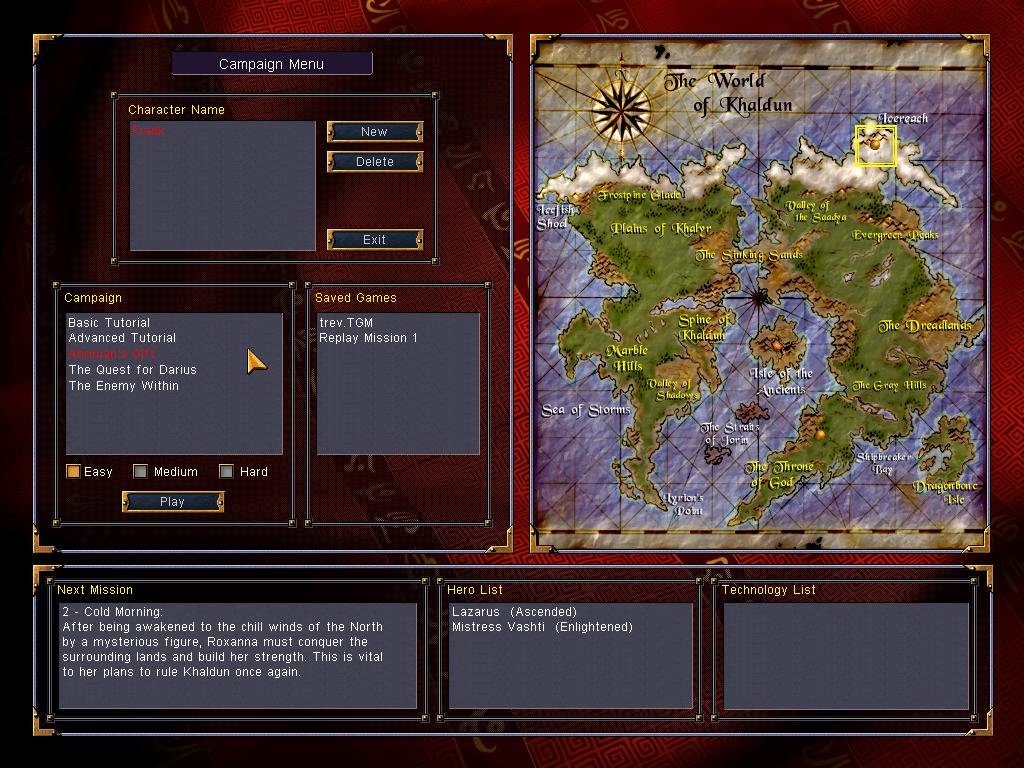The image size is (1024, 768).
Task: Delete the selected character
Action: click(375, 162)
